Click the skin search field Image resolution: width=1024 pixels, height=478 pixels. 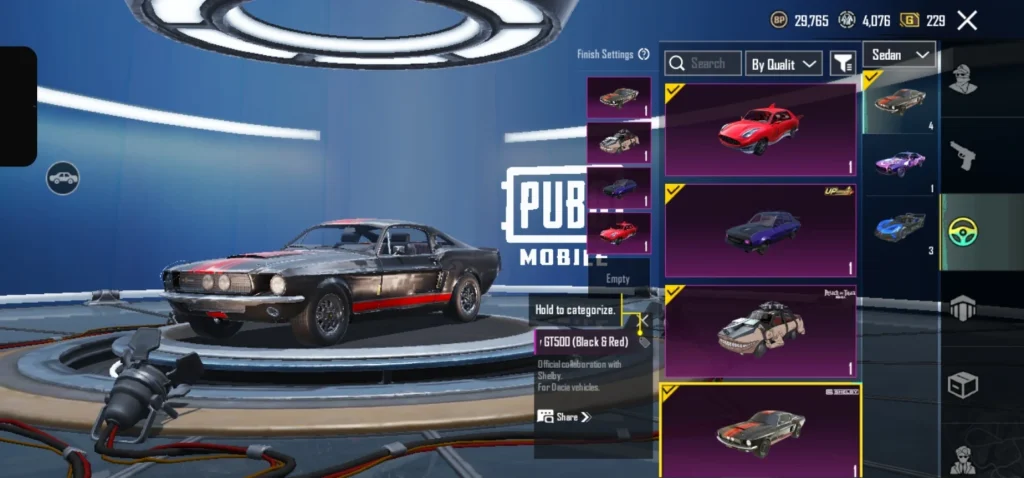(703, 63)
